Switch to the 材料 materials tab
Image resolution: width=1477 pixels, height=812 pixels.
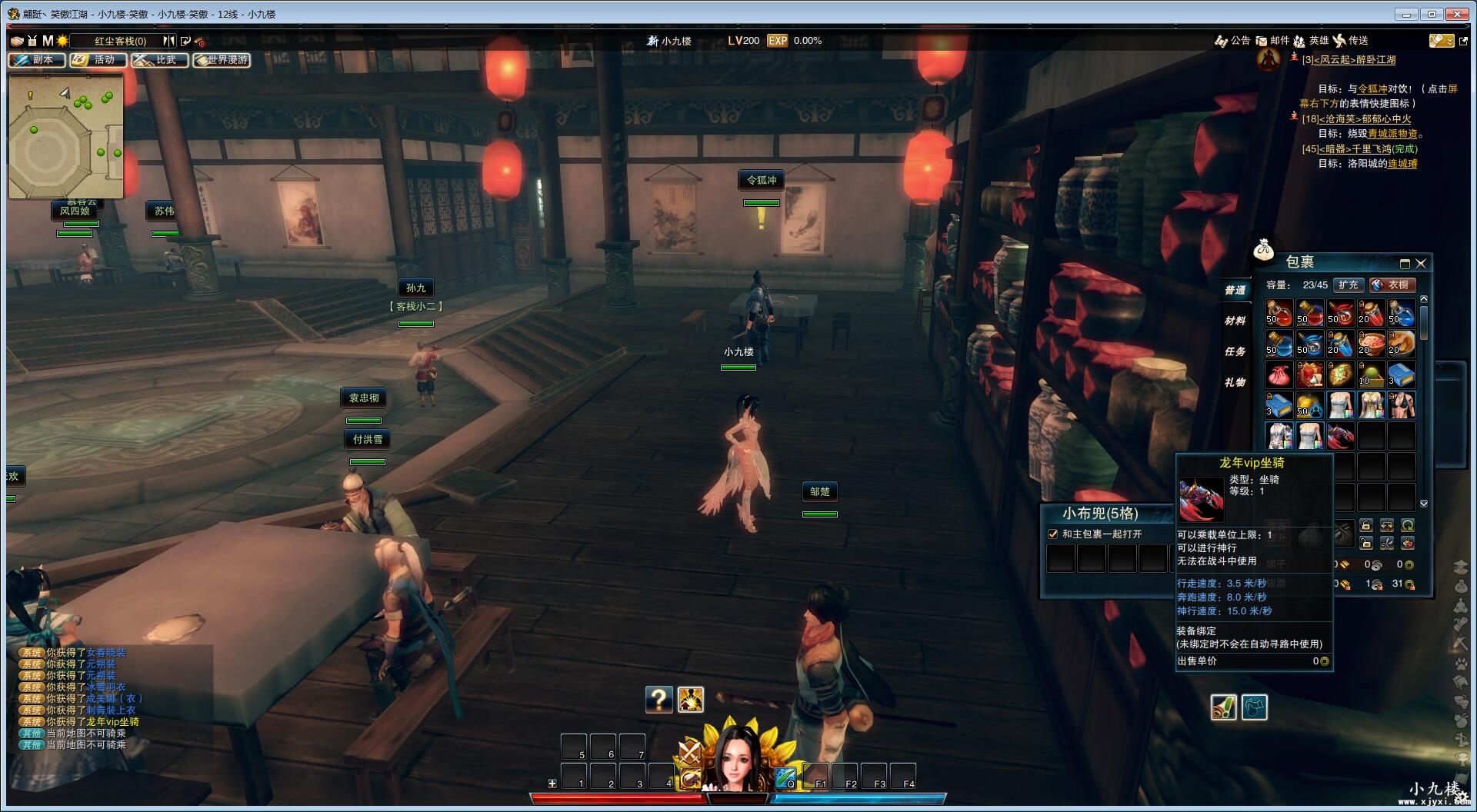1235,321
